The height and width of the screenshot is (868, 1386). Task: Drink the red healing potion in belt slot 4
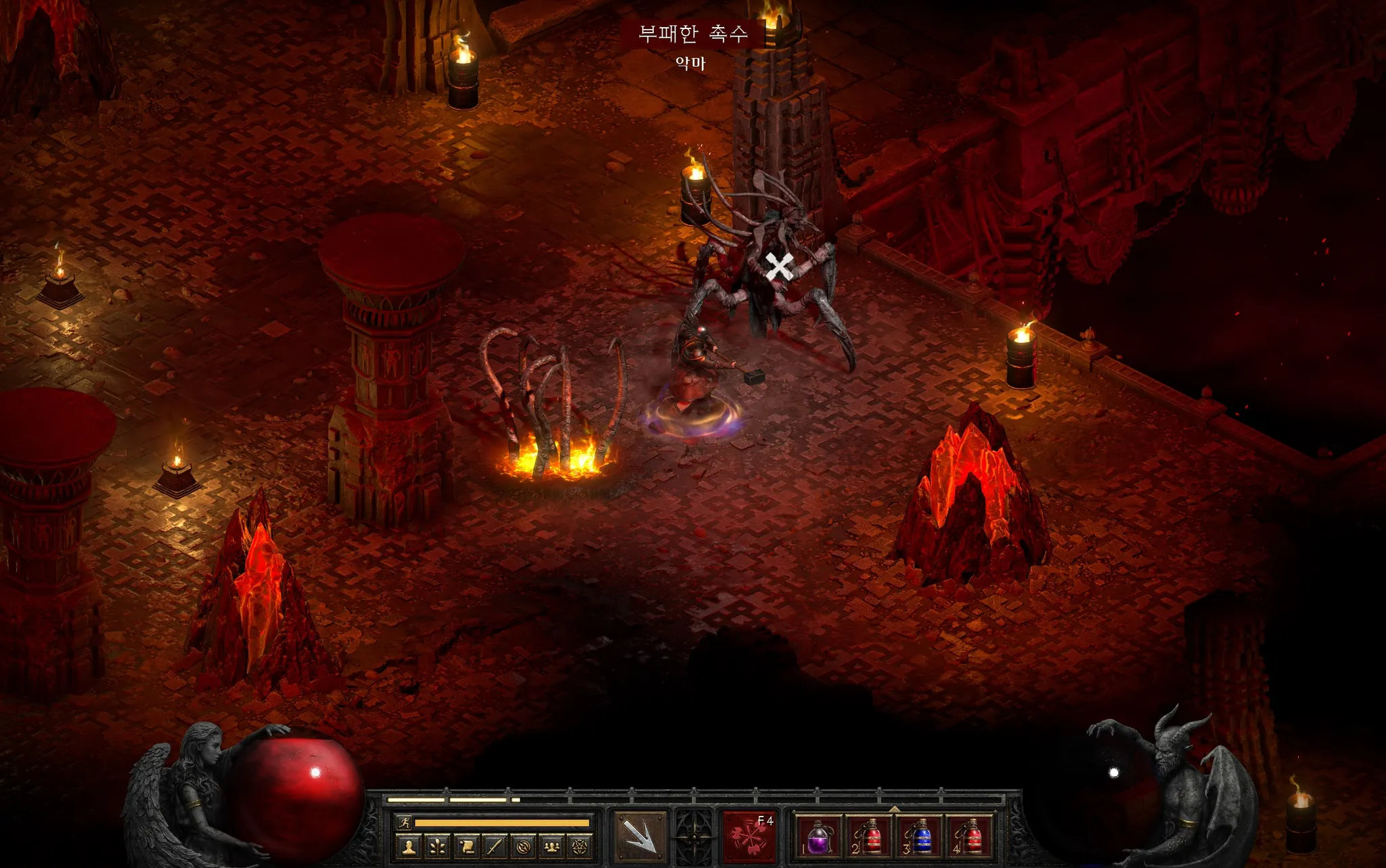click(970, 836)
